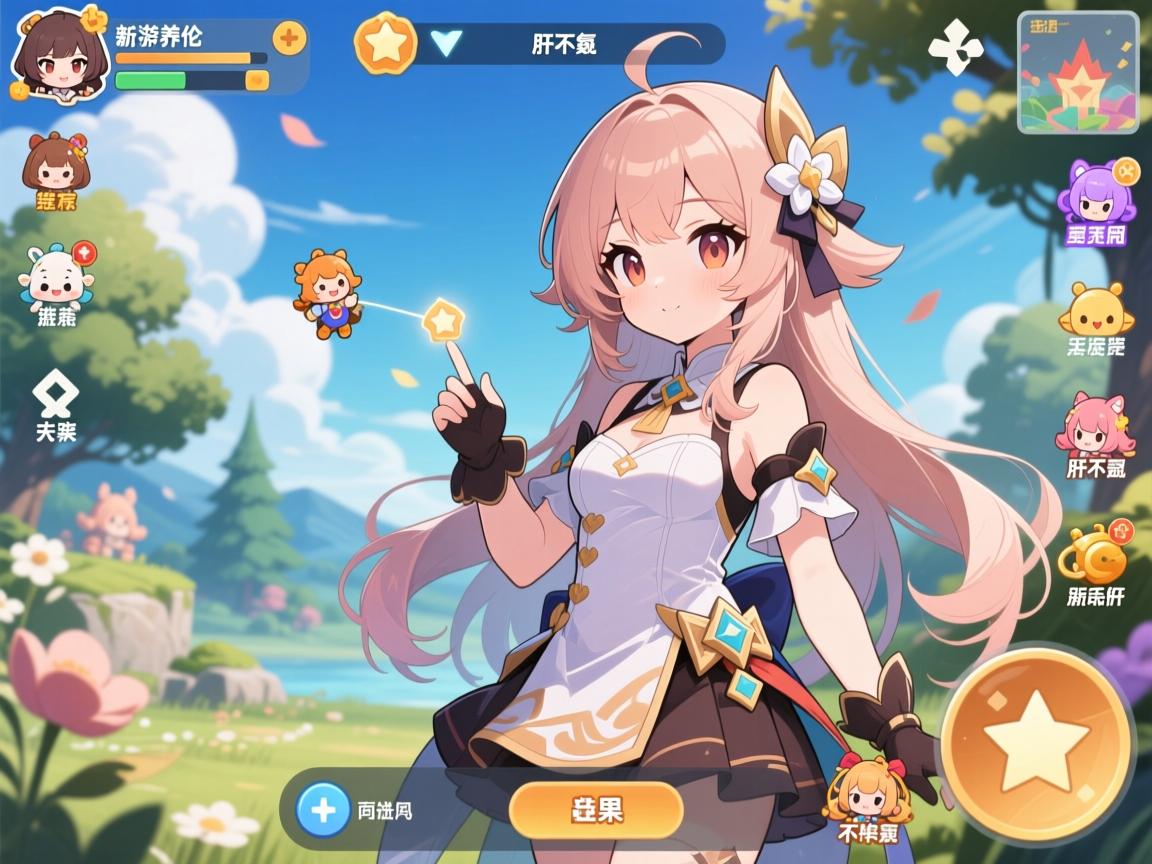Click the white four-petal clover icon
Screen dimensions: 1152x864
[955, 48]
